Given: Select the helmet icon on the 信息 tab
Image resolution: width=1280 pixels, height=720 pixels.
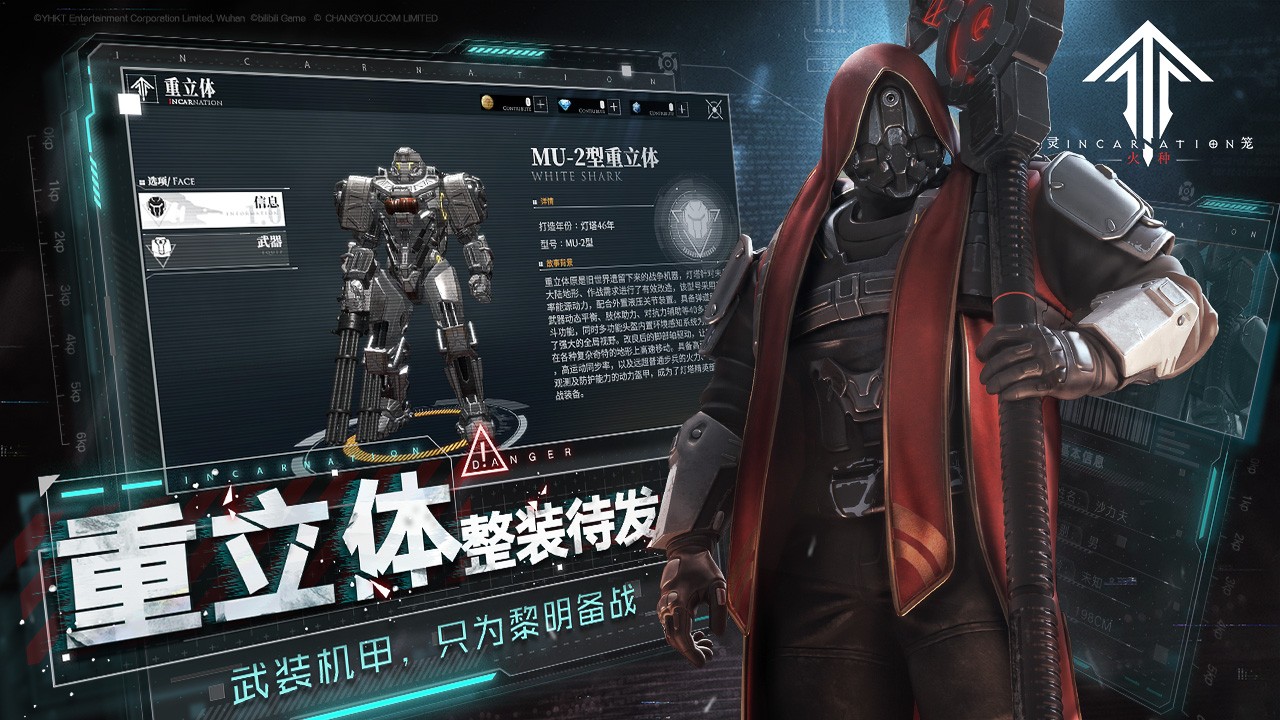Looking at the screenshot, I should tap(158, 208).
